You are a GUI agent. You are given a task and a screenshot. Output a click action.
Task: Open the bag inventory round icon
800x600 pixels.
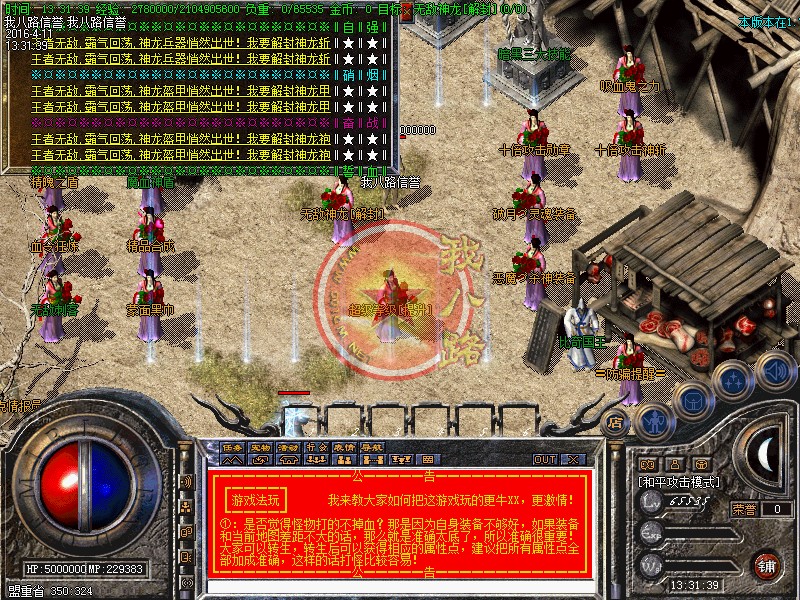[691, 398]
